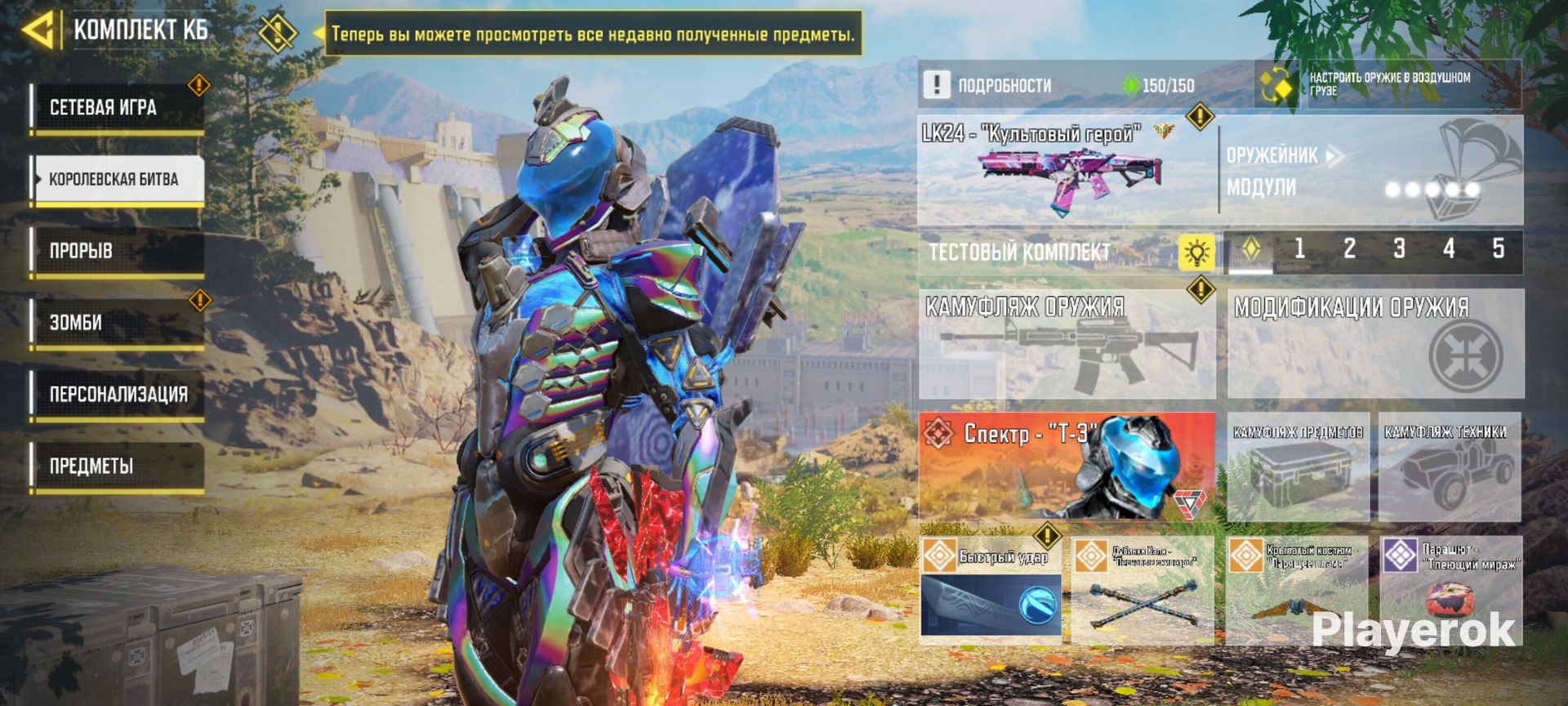
Task: Show the Предметы tab
Action: pos(117,467)
